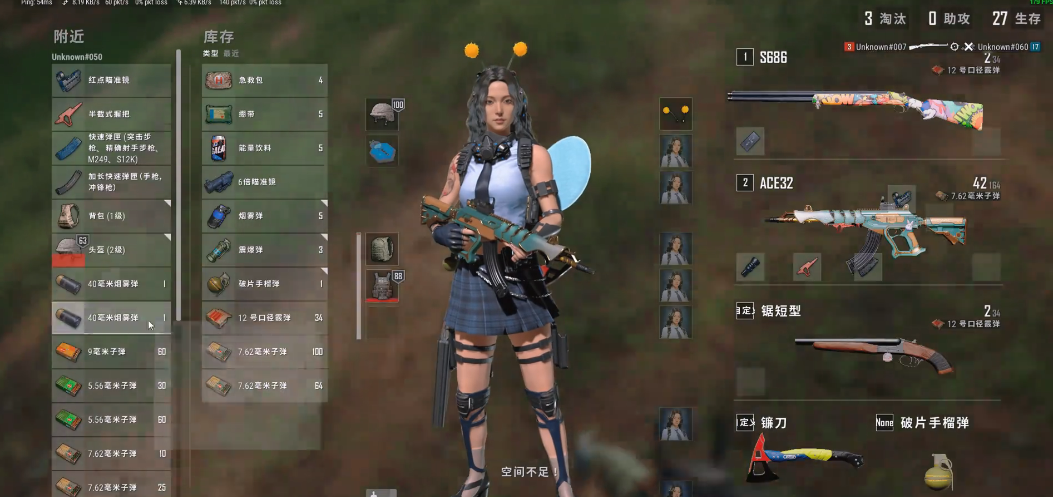Click the equipped vest slot
This screenshot has height=497, width=1053.
point(382,284)
